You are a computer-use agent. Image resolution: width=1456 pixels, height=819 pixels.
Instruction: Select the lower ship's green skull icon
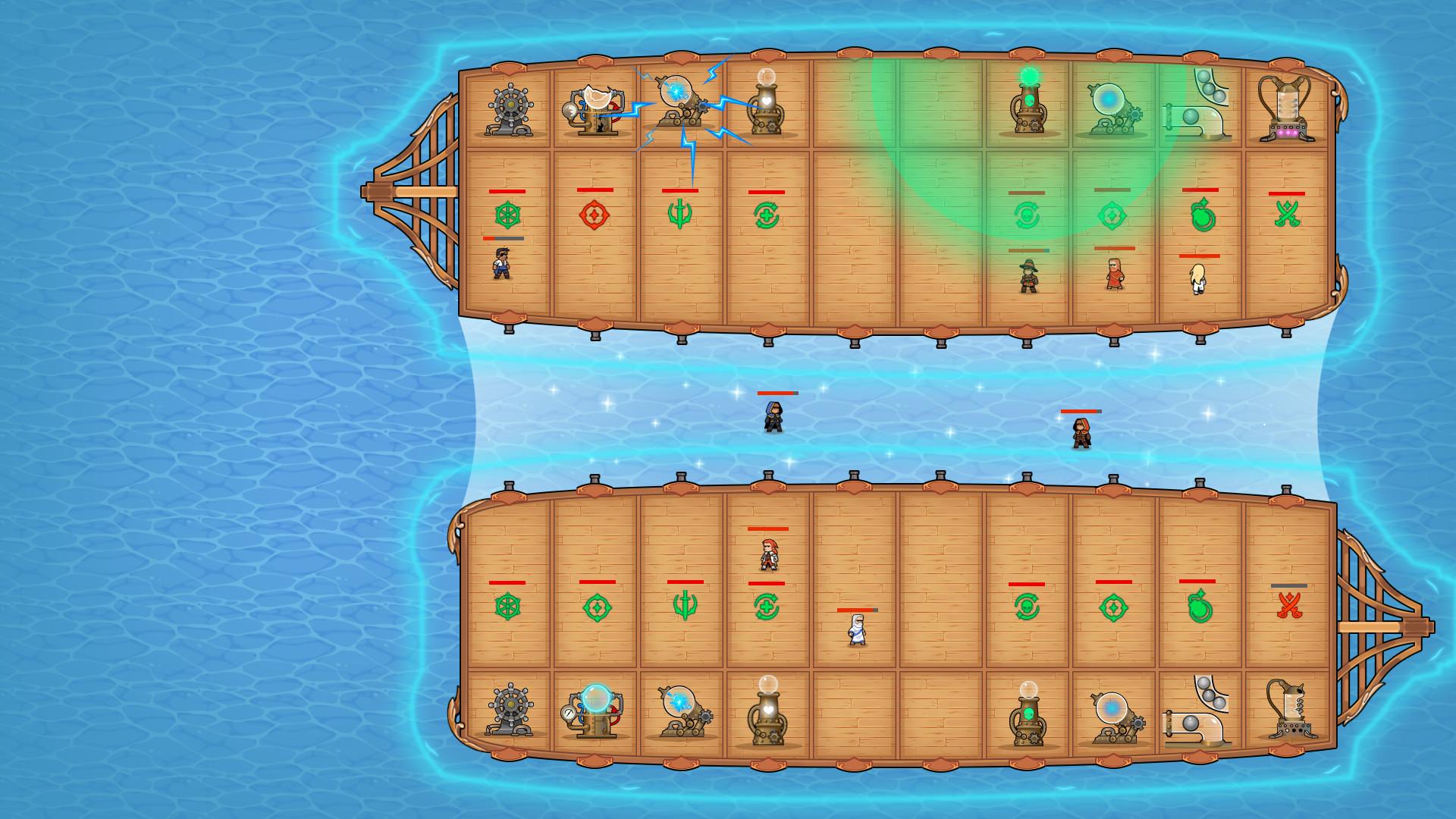pos(1027,607)
